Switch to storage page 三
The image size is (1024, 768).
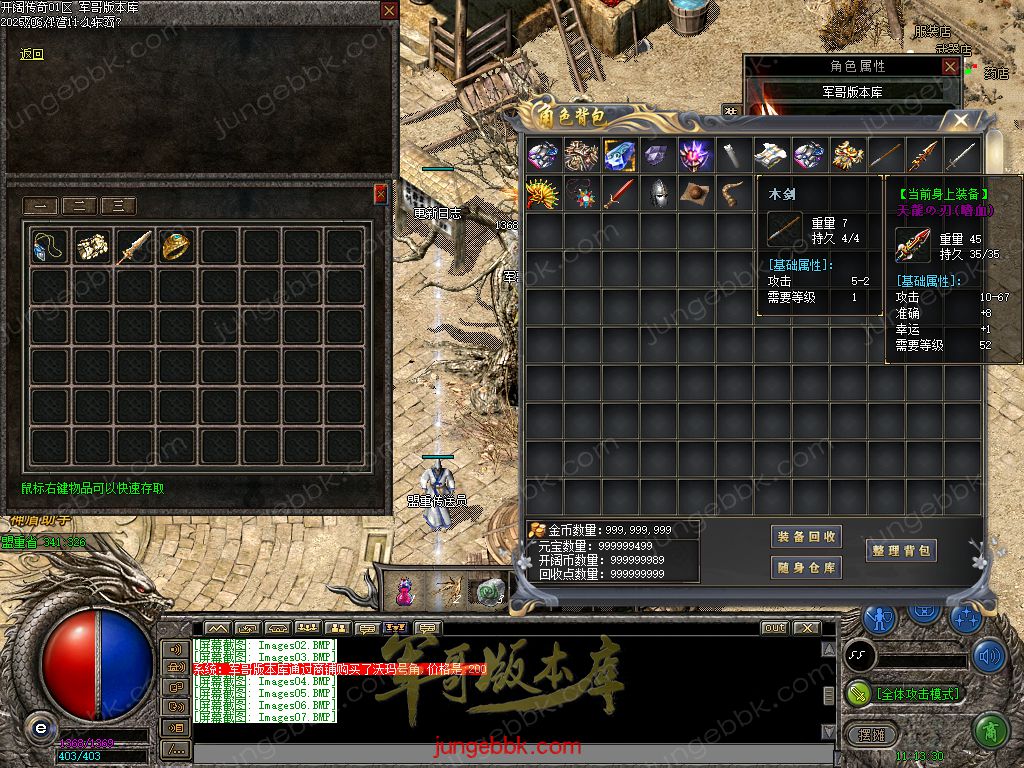pyautogui.click(x=118, y=207)
